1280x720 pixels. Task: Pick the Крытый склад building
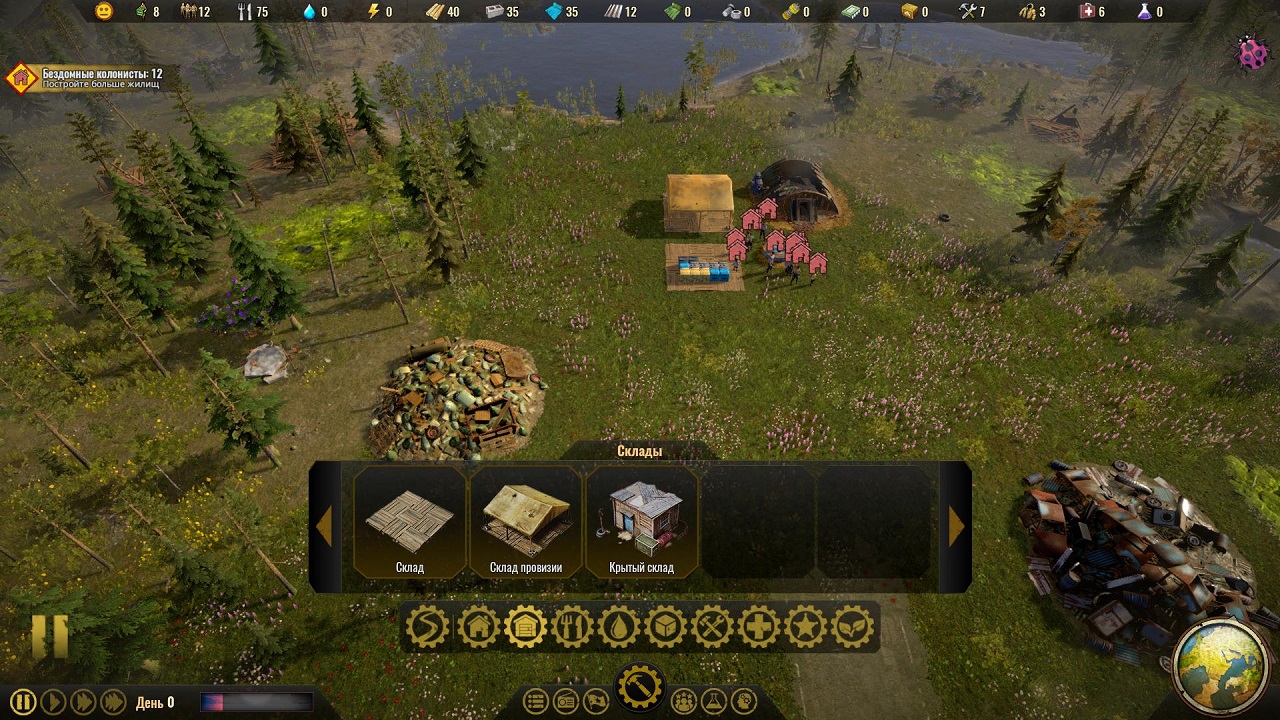[641, 522]
